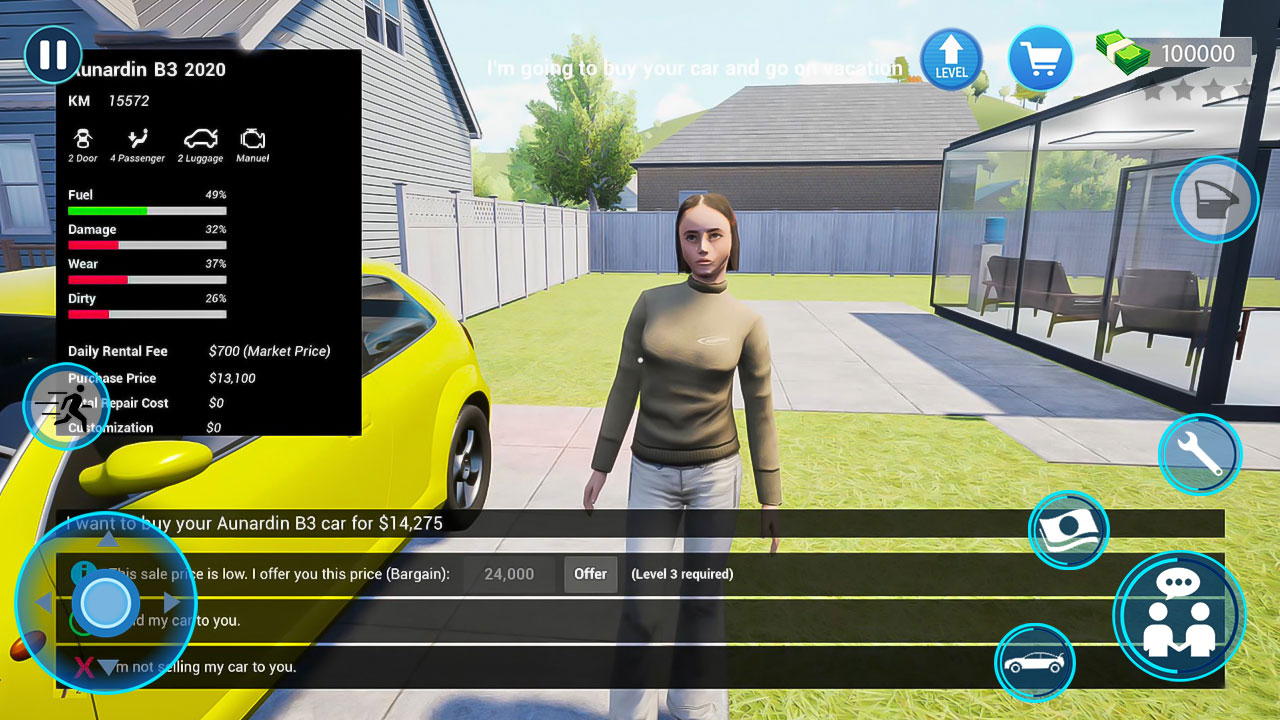
Task: Click the bargain info icon
Action: click(x=81, y=574)
